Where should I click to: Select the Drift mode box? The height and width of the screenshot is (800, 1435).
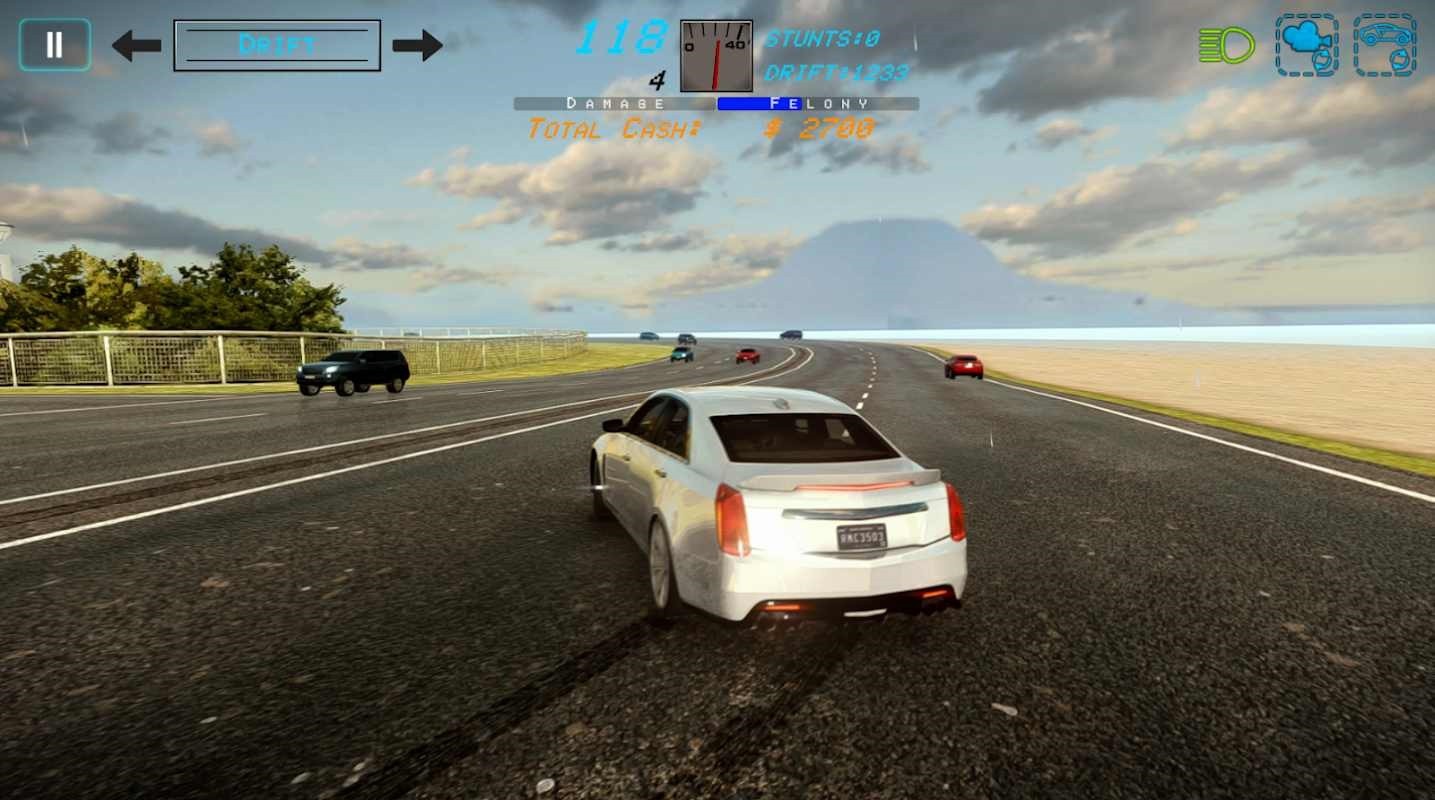277,45
